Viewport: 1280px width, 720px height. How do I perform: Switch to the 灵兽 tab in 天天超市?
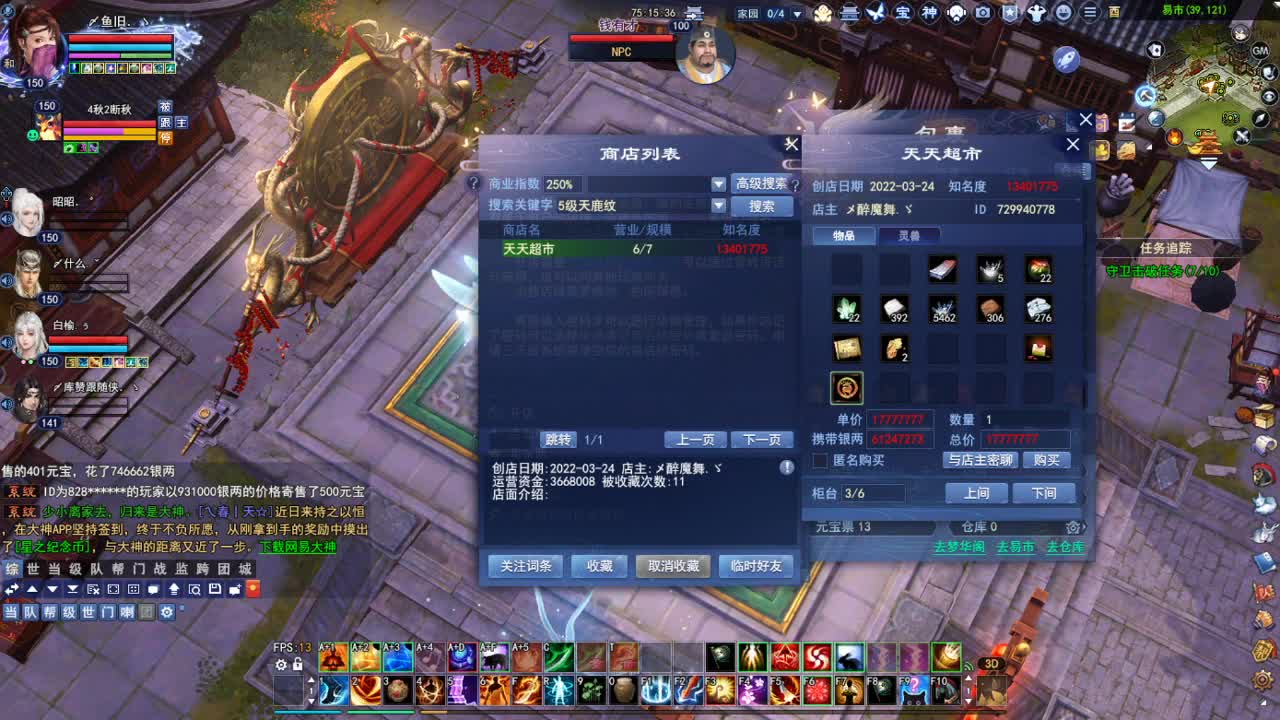coord(909,235)
